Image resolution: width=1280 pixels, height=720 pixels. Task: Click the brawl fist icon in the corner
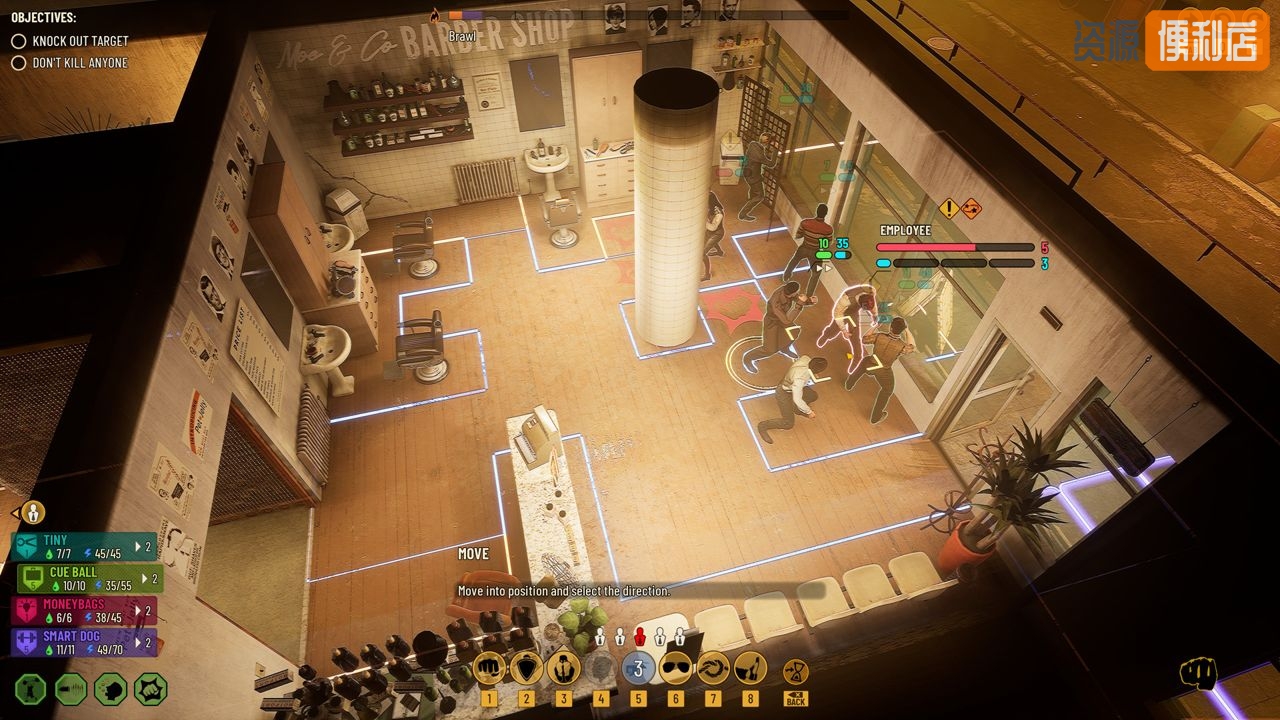[x=1196, y=674]
